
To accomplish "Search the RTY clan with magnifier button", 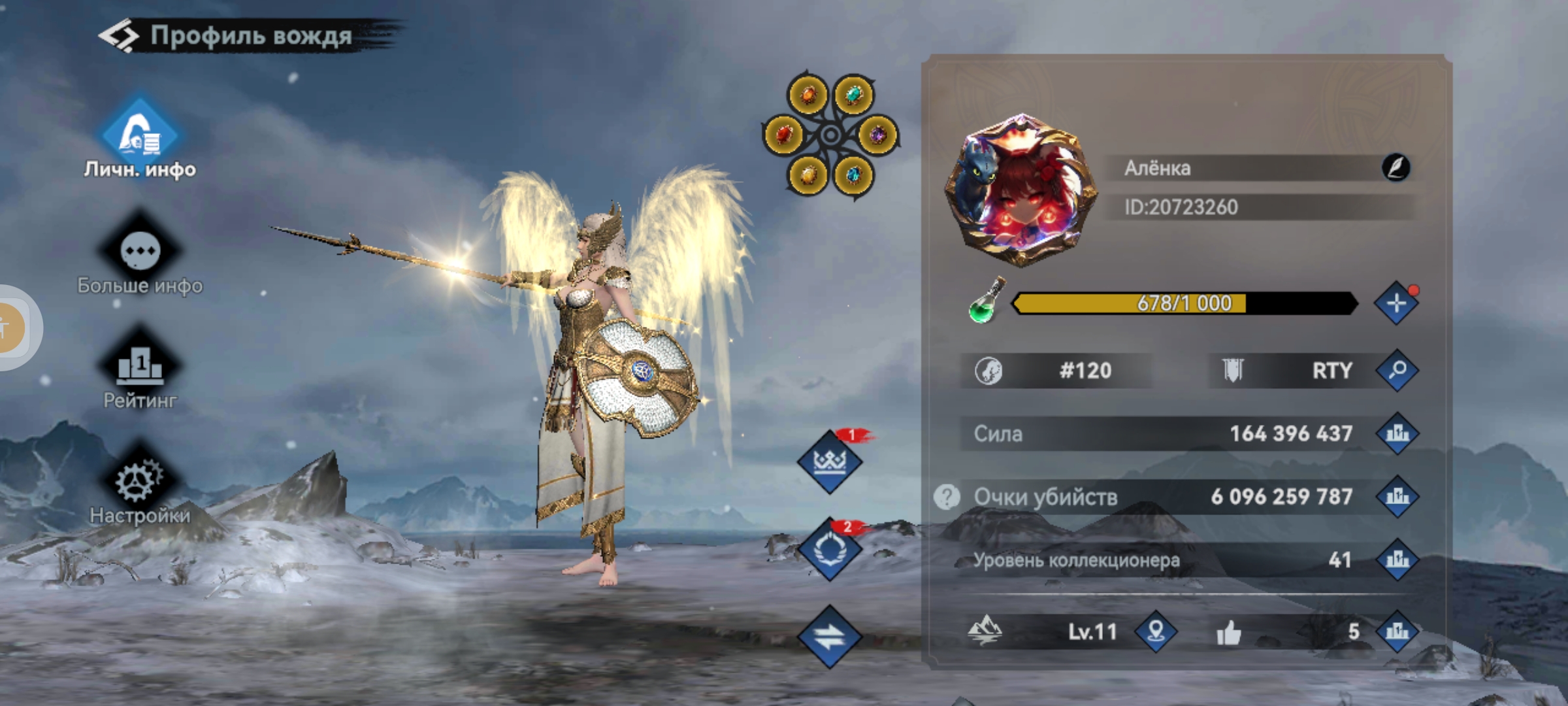I will click(x=1397, y=371).
